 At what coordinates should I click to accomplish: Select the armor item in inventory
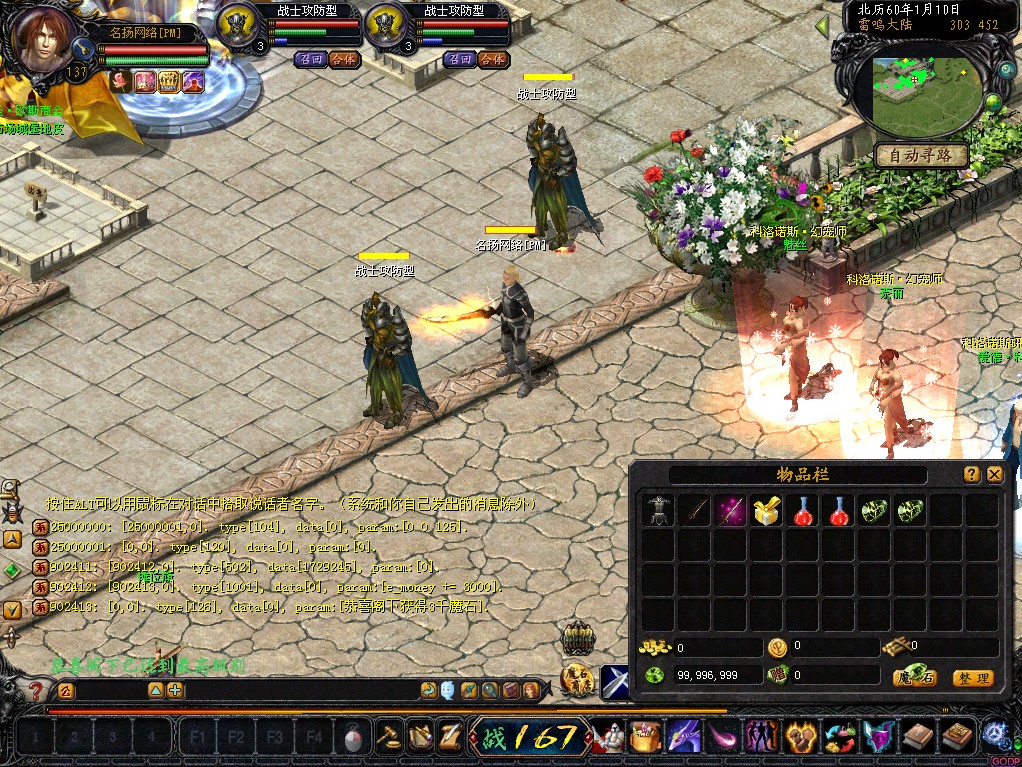click(x=658, y=512)
